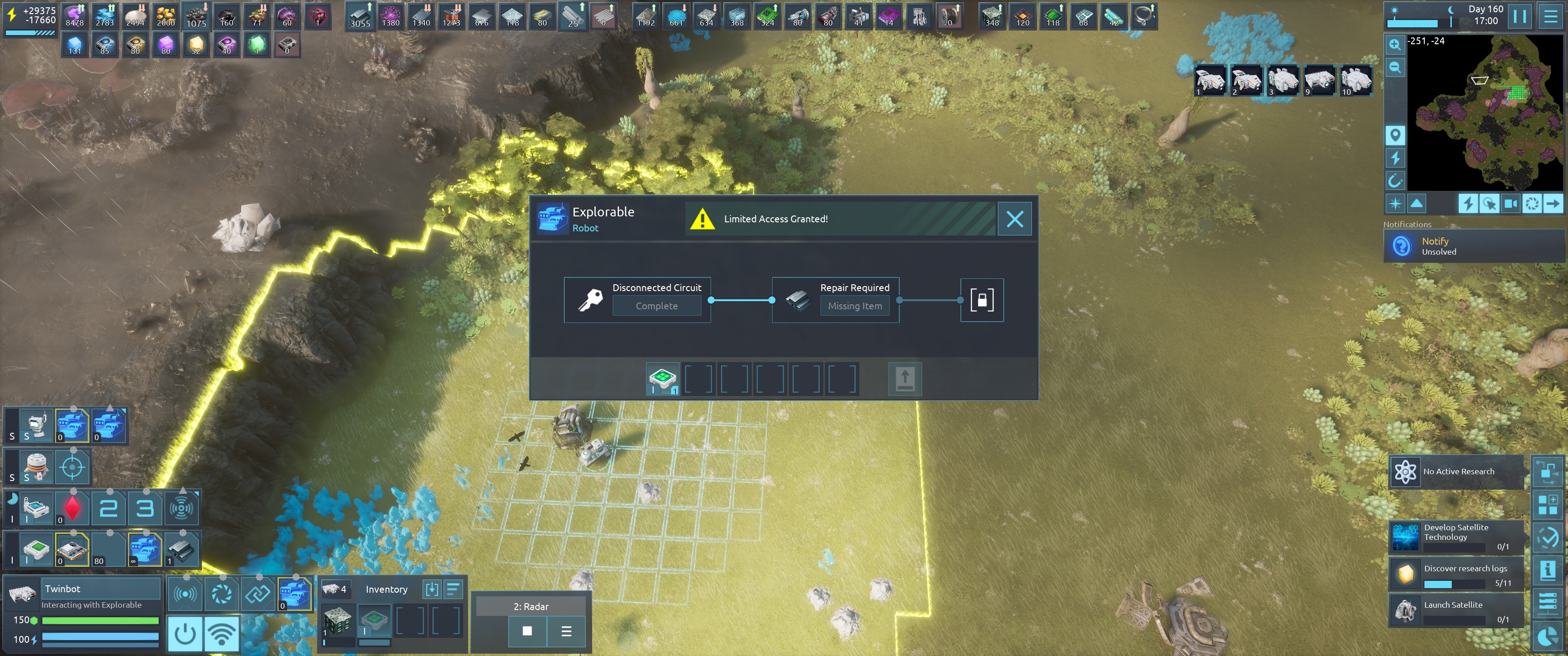Image resolution: width=1568 pixels, height=656 pixels.
Task: Open the hamburger main menu
Action: (1550, 16)
